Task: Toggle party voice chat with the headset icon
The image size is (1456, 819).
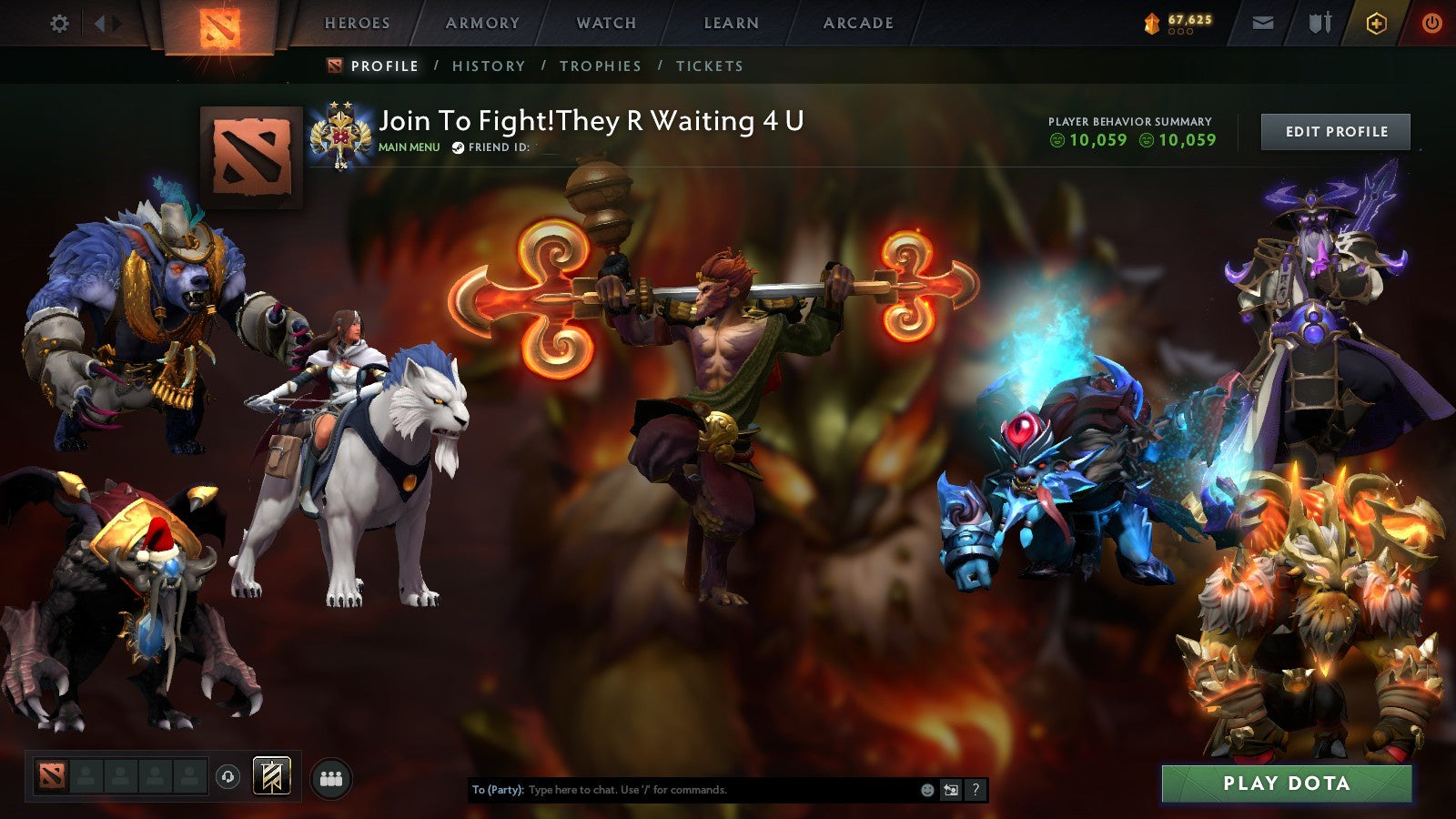Action: tap(227, 775)
